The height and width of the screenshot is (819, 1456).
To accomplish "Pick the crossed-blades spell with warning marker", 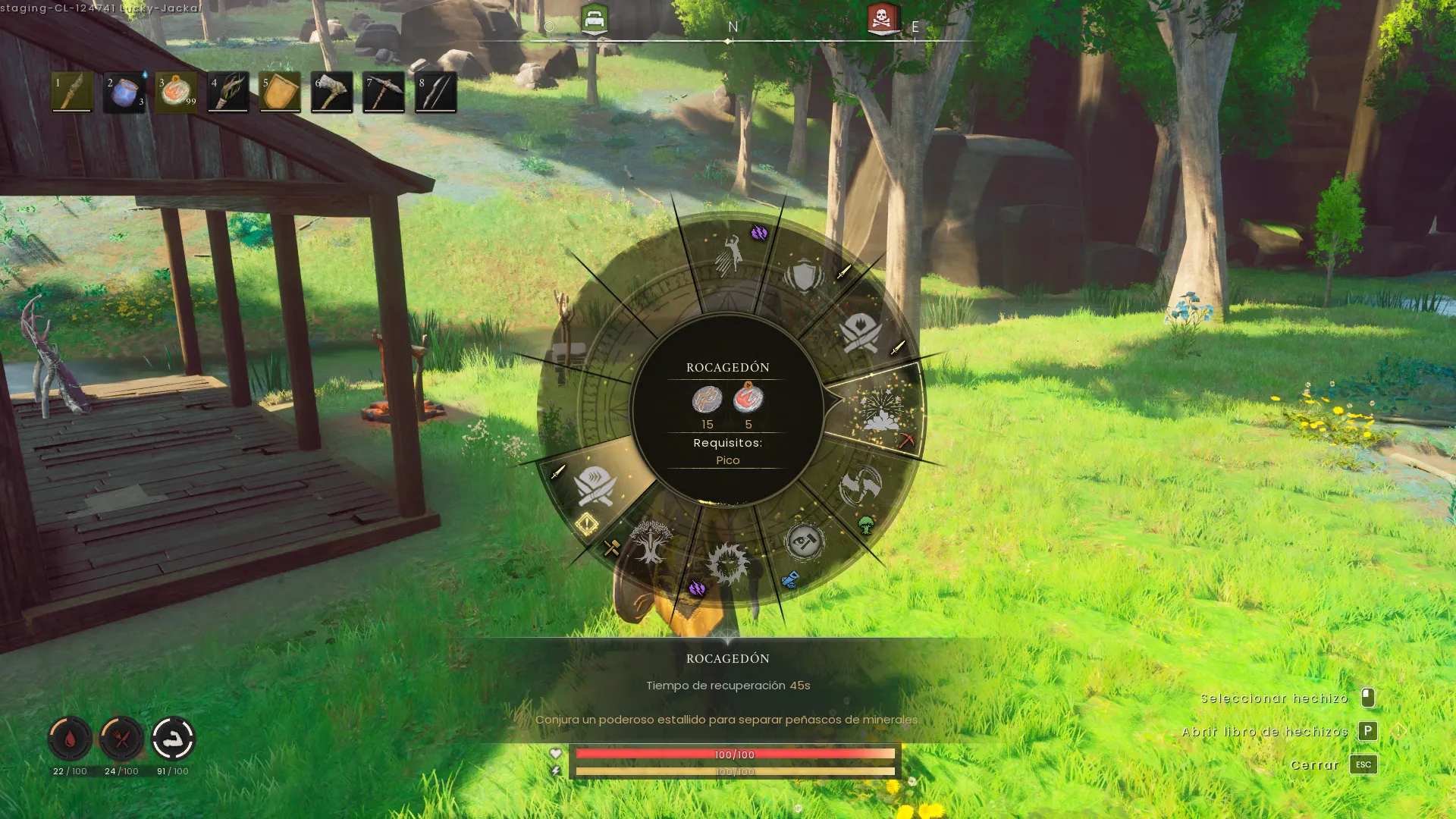I will point(595,486).
